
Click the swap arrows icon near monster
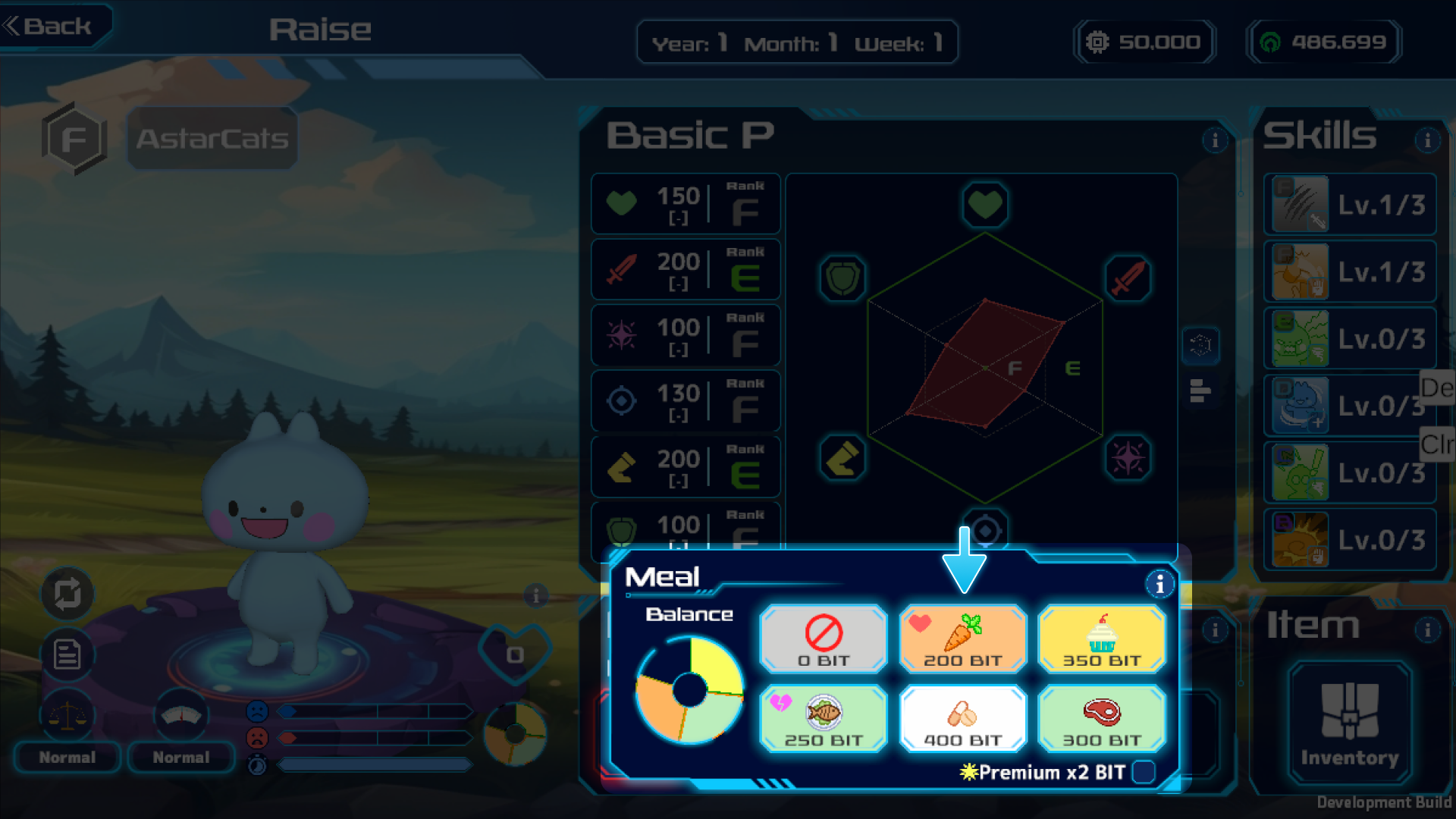(x=67, y=594)
